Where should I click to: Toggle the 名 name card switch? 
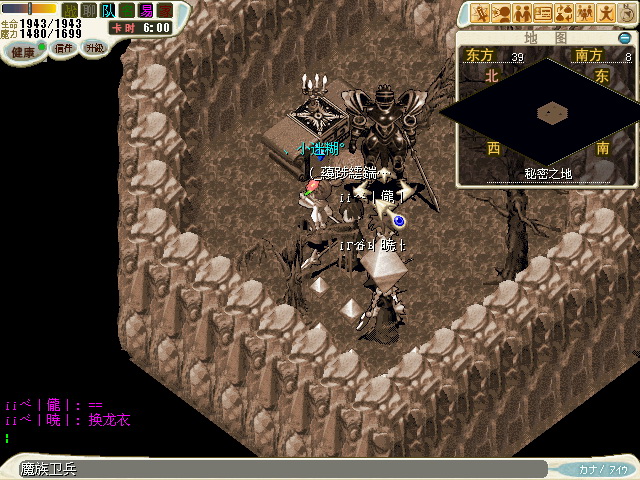click(x=127, y=10)
